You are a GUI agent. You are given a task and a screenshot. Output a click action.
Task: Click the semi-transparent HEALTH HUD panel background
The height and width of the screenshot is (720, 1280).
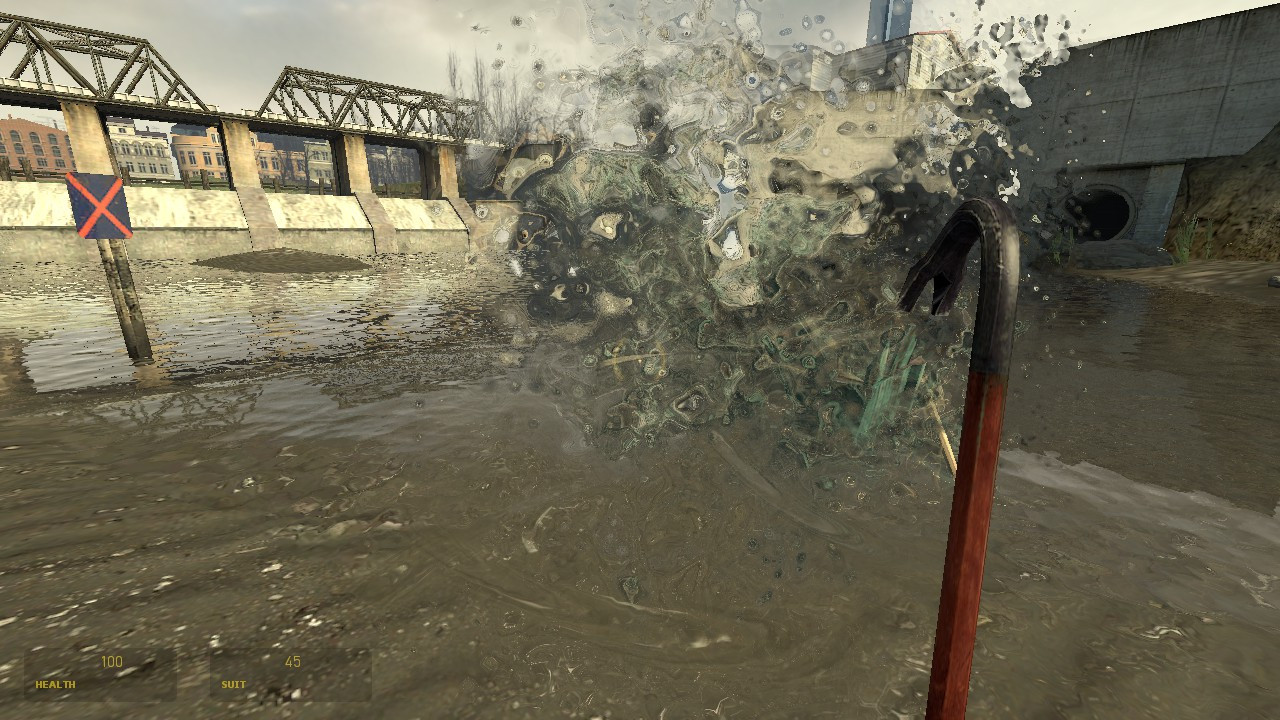coord(100,675)
